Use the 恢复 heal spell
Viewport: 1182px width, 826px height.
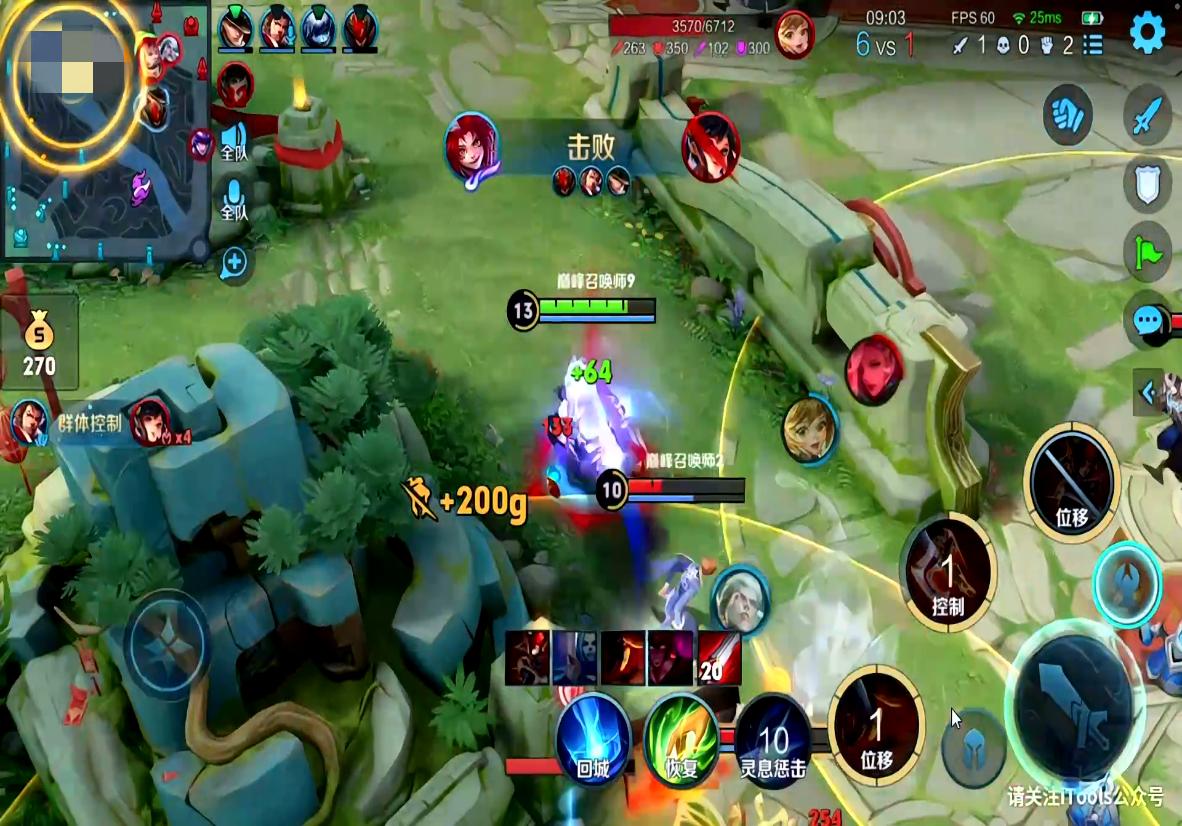pyautogui.click(x=682, y=739)
